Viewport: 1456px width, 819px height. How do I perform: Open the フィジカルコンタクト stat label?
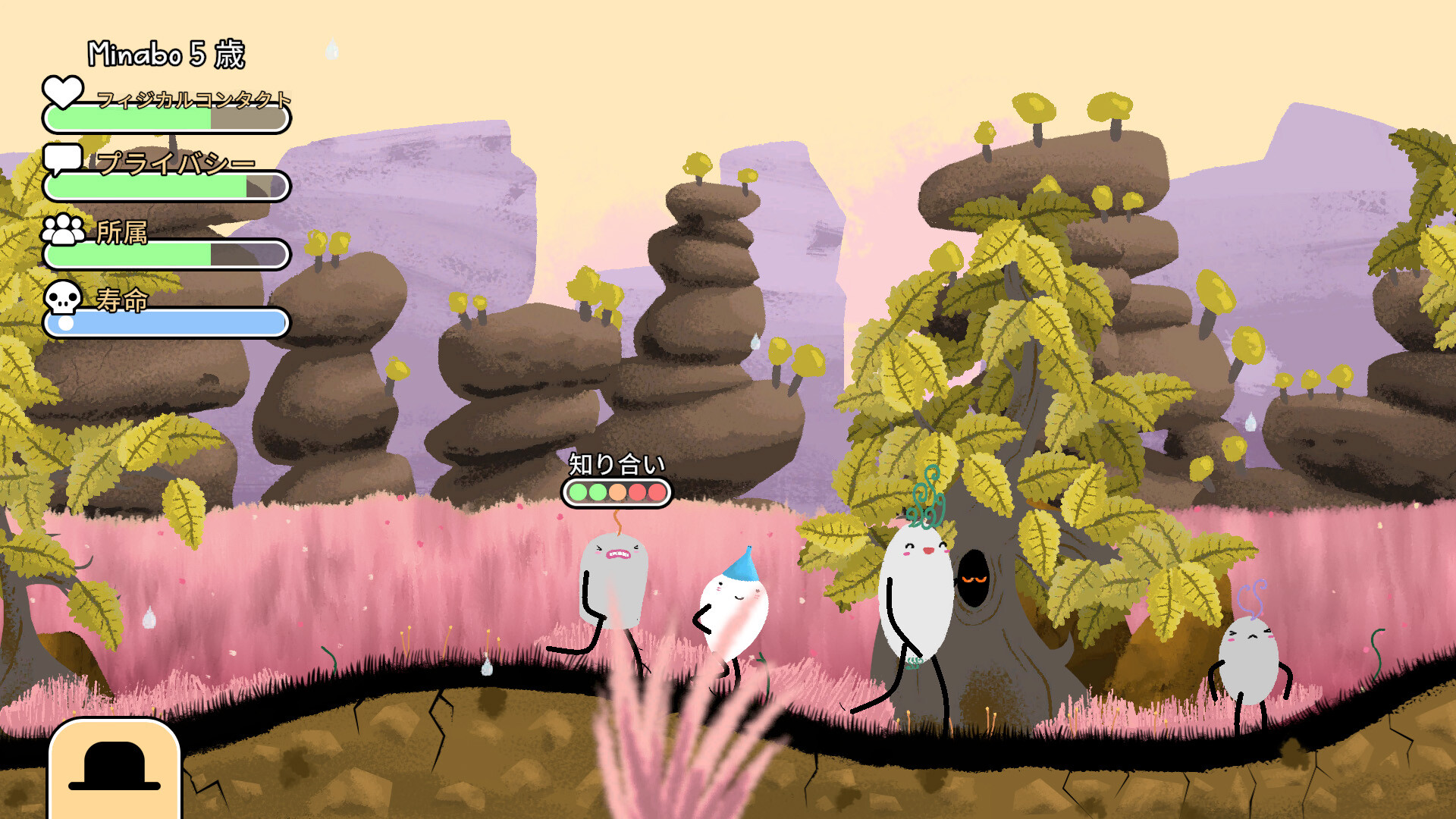pyautogui.click(x=193, y=99)
